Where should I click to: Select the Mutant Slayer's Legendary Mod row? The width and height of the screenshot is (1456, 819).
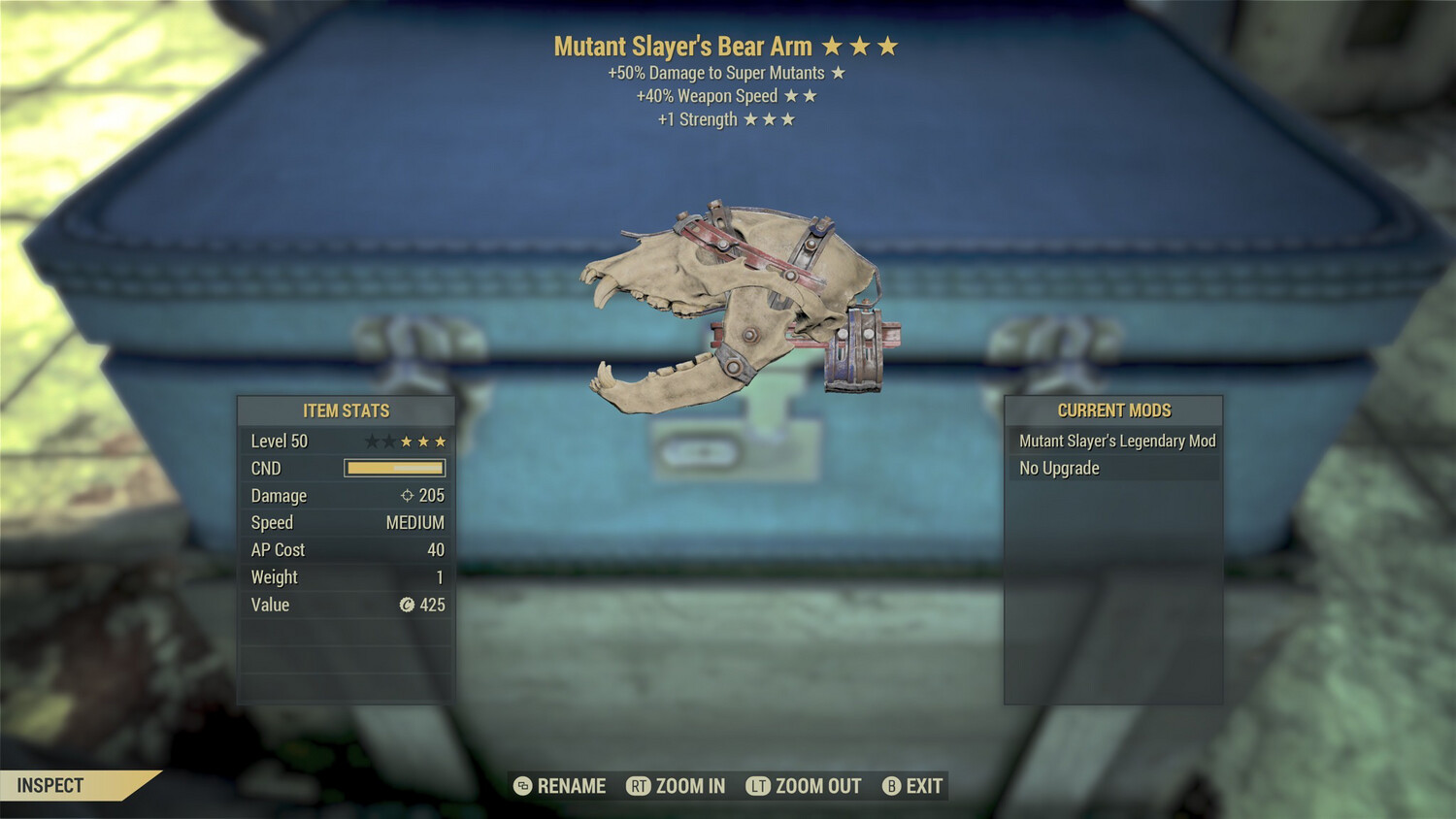coord(1115,441)
